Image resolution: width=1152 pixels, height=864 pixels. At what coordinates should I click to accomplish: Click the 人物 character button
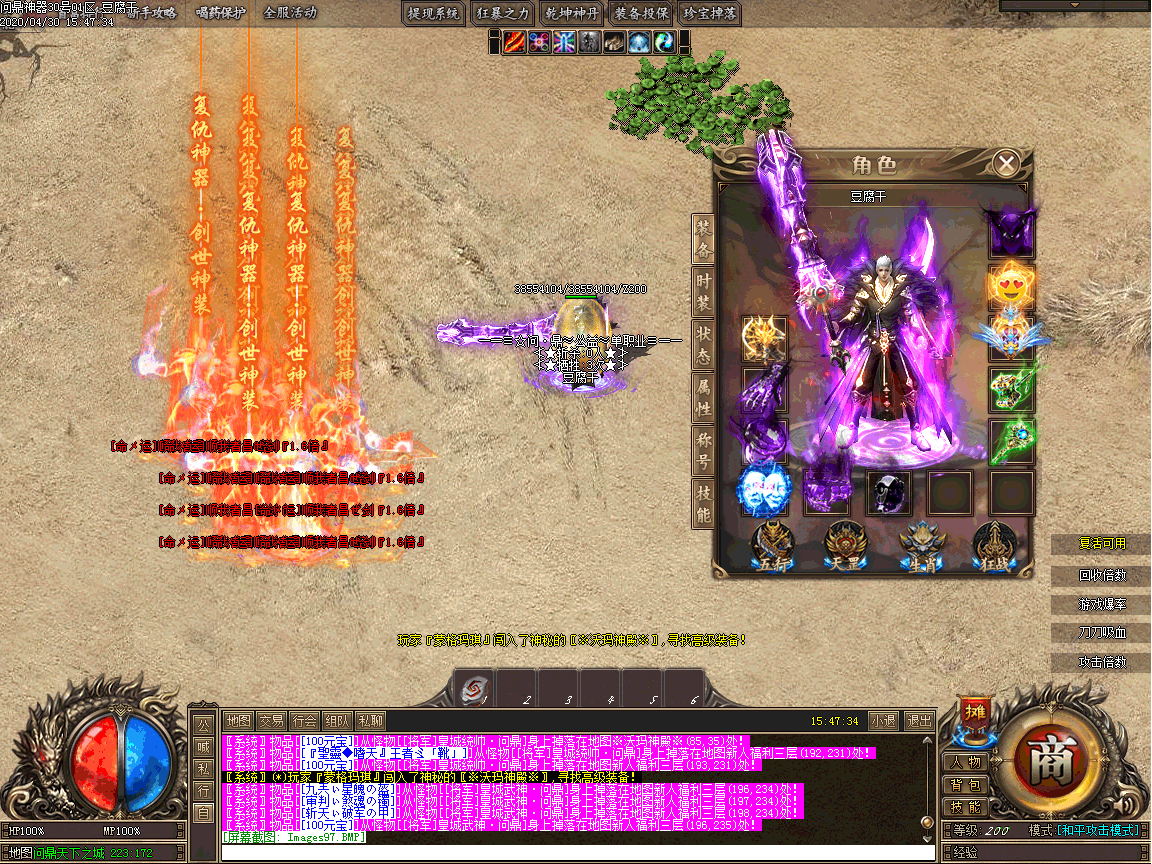(966, 762)
